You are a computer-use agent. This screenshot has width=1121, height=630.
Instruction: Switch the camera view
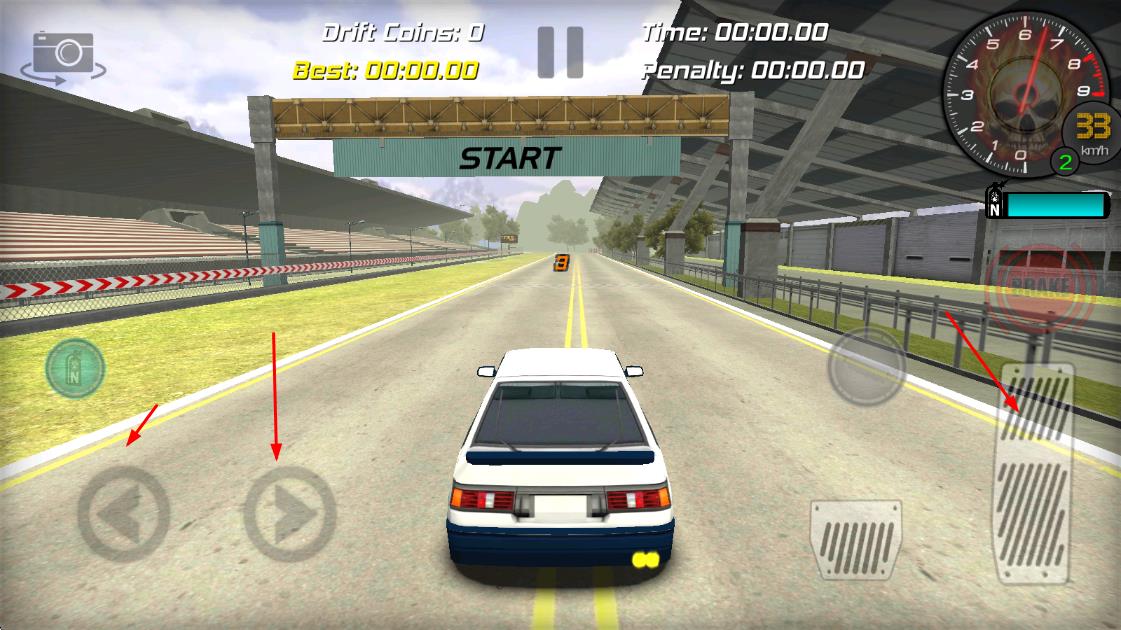coord(64,56)
